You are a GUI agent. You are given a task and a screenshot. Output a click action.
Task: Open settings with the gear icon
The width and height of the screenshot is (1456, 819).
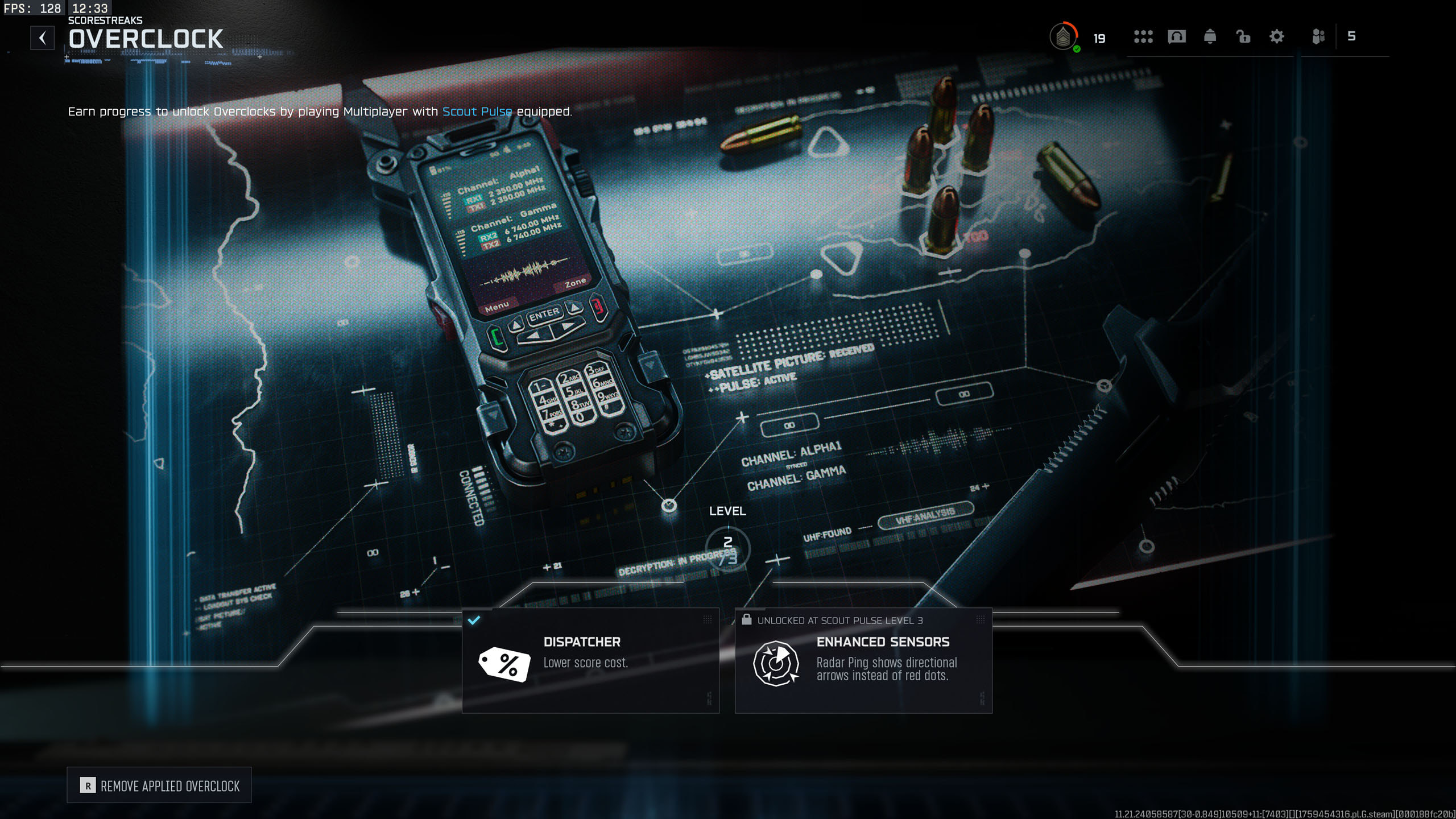(x=1277, y=37)
